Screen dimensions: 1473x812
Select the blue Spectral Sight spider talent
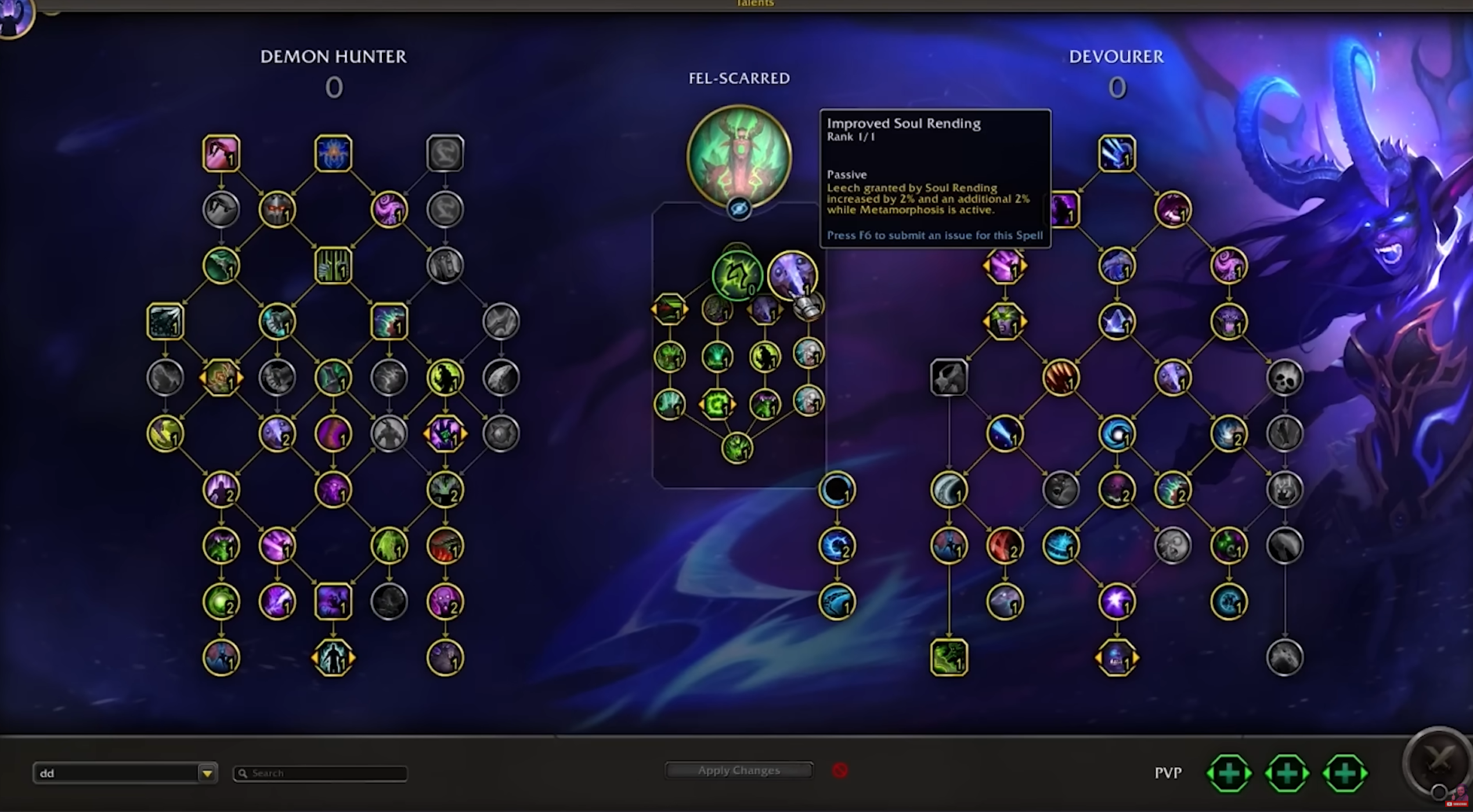[x=334, y=153]
